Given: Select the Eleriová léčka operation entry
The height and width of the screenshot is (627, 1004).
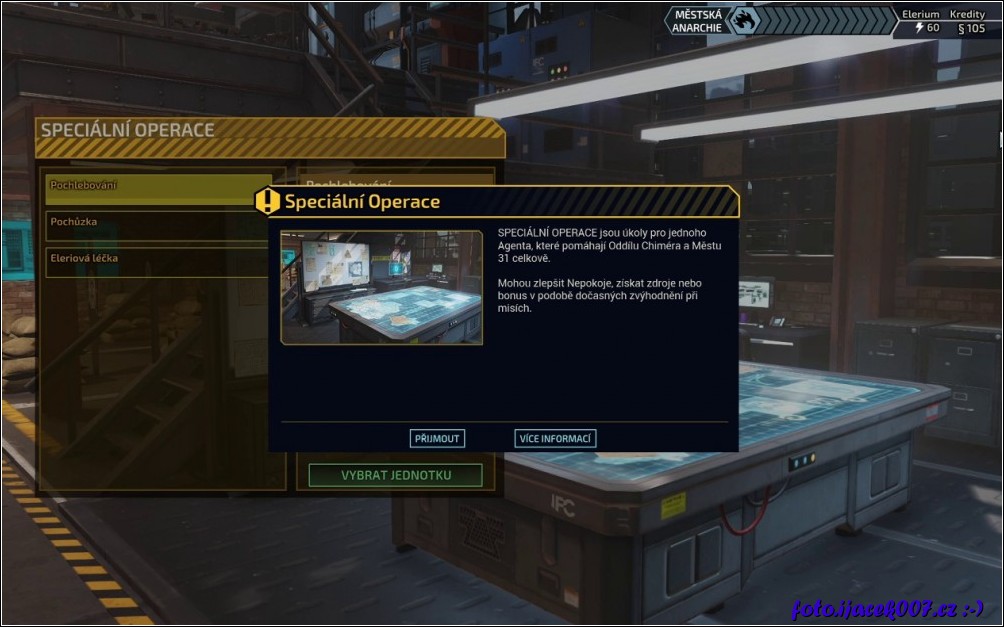Looking at the screenshot, I should click(150, 259).
